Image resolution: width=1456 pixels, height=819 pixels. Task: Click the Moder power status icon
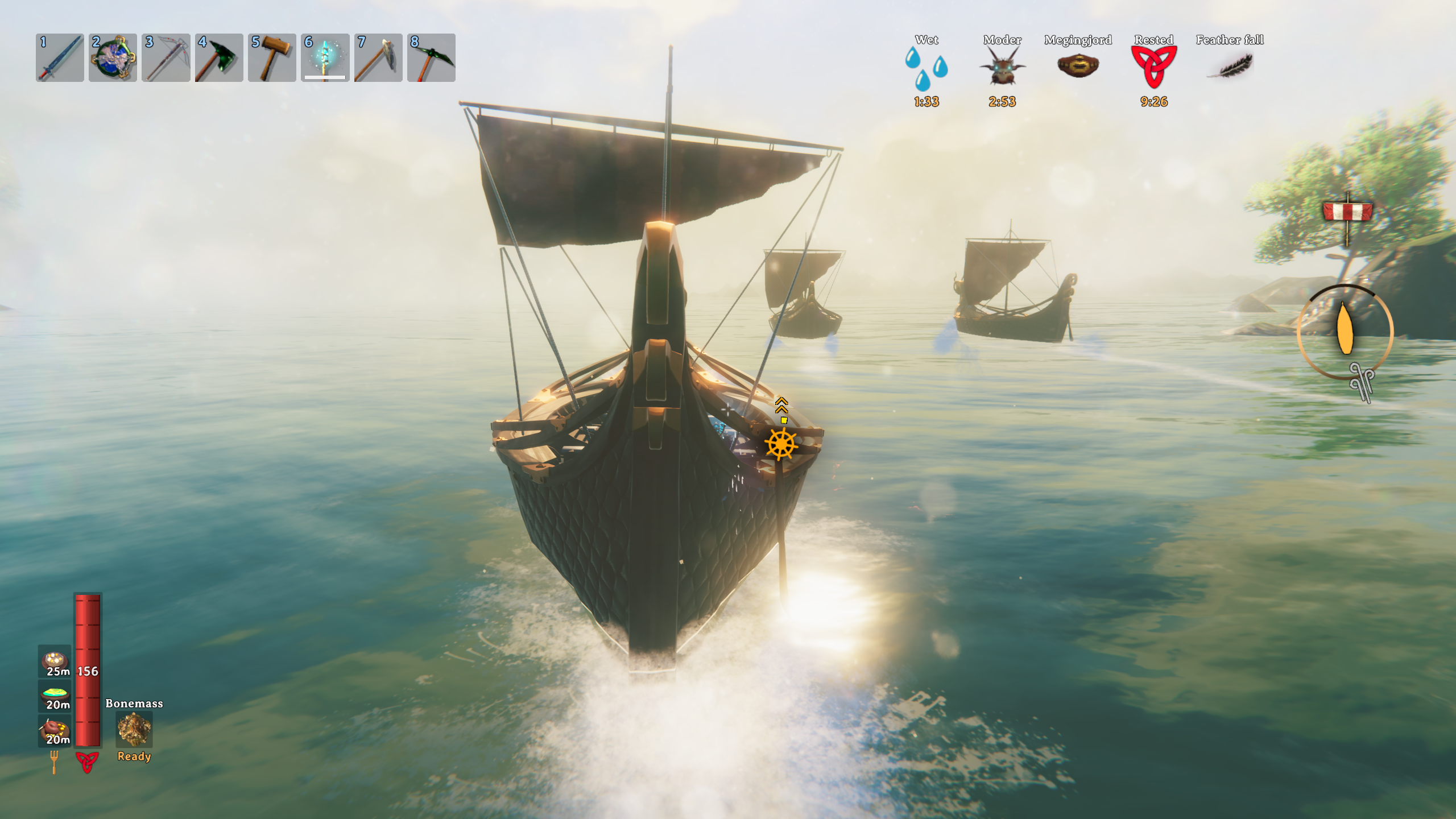[1002, 66]
